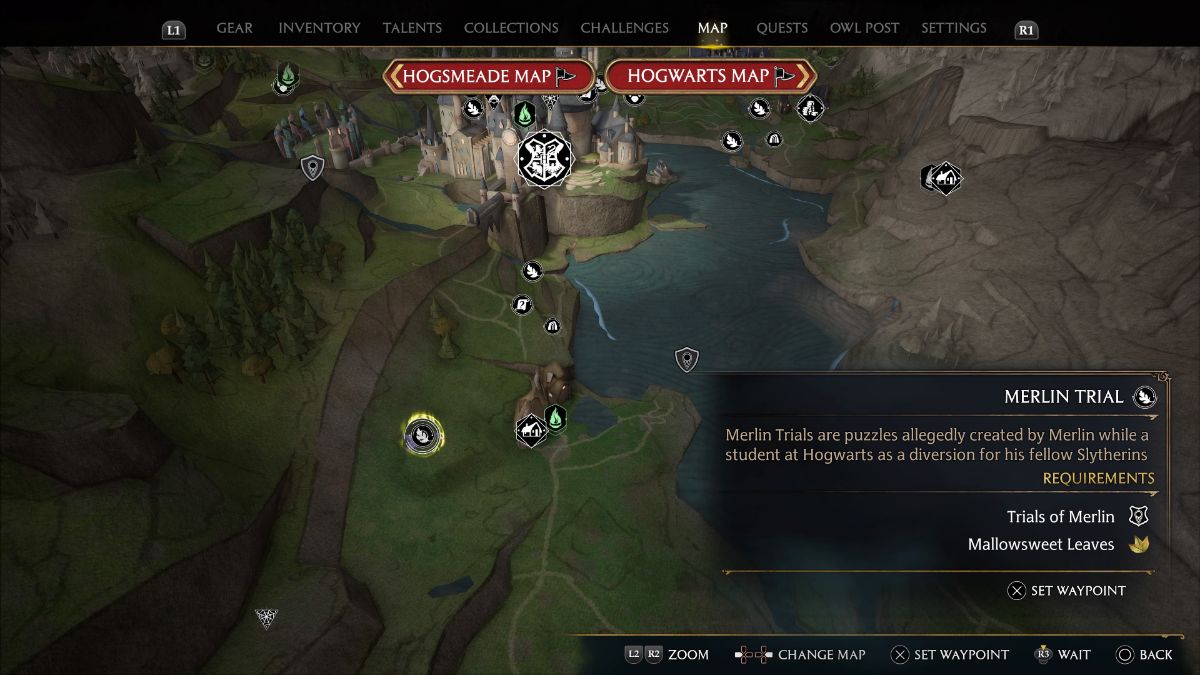Open the Challenges tab

click(624, 28)
